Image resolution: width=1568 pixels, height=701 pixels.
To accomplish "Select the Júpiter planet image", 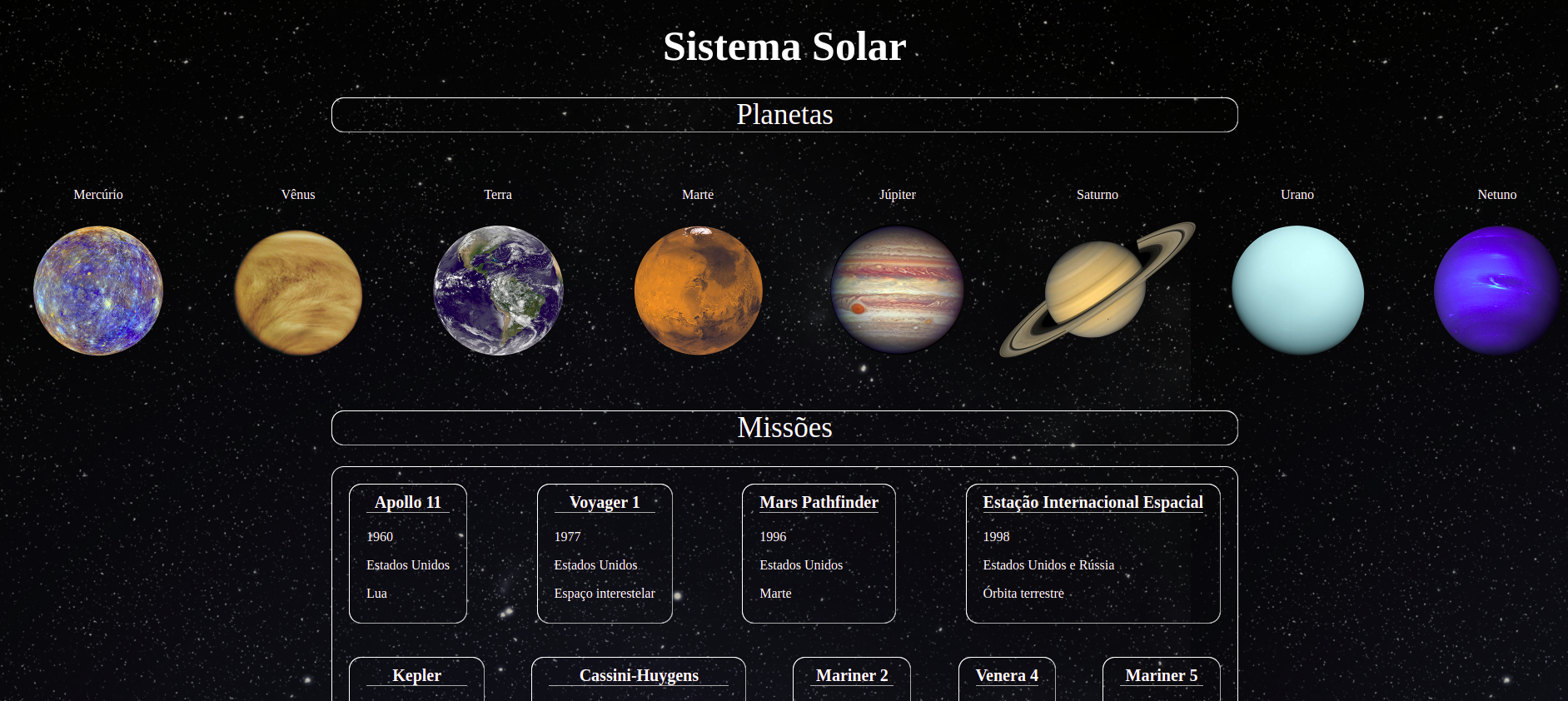I will point(897,290).
